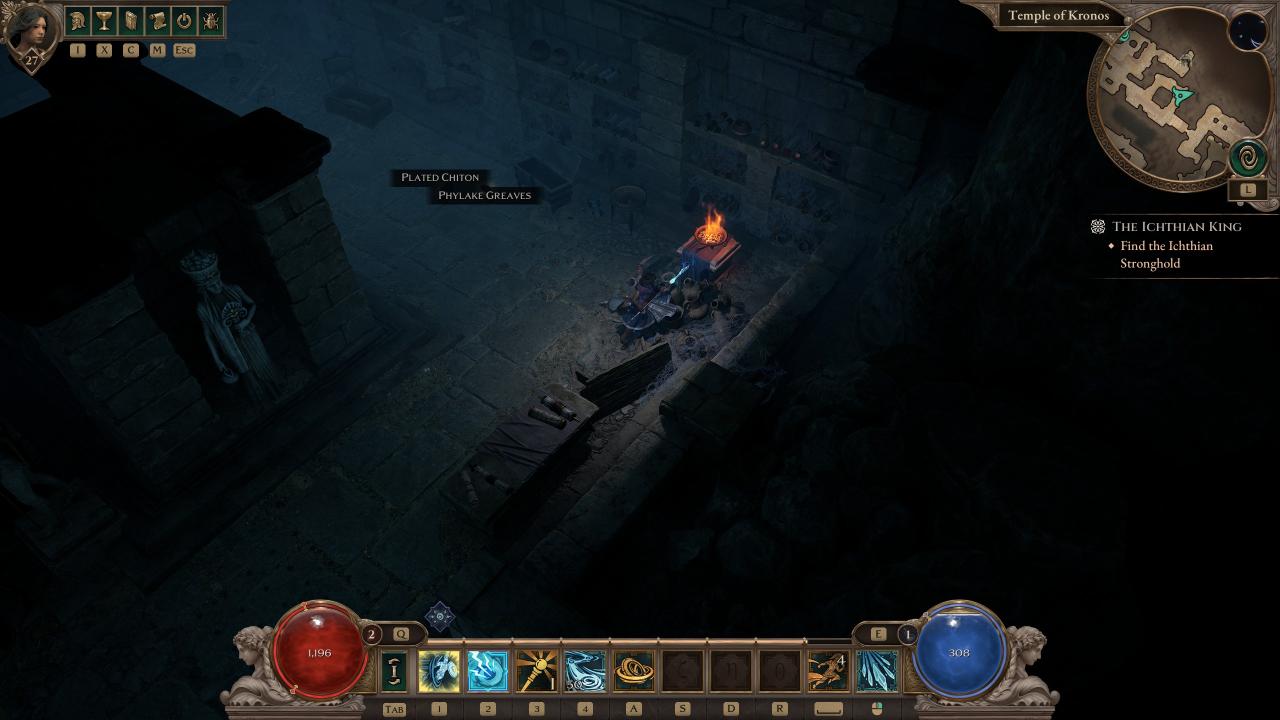Activate the green spiral portal button
Viewport: 1280px width, 720px height.
coord(1248,157)
